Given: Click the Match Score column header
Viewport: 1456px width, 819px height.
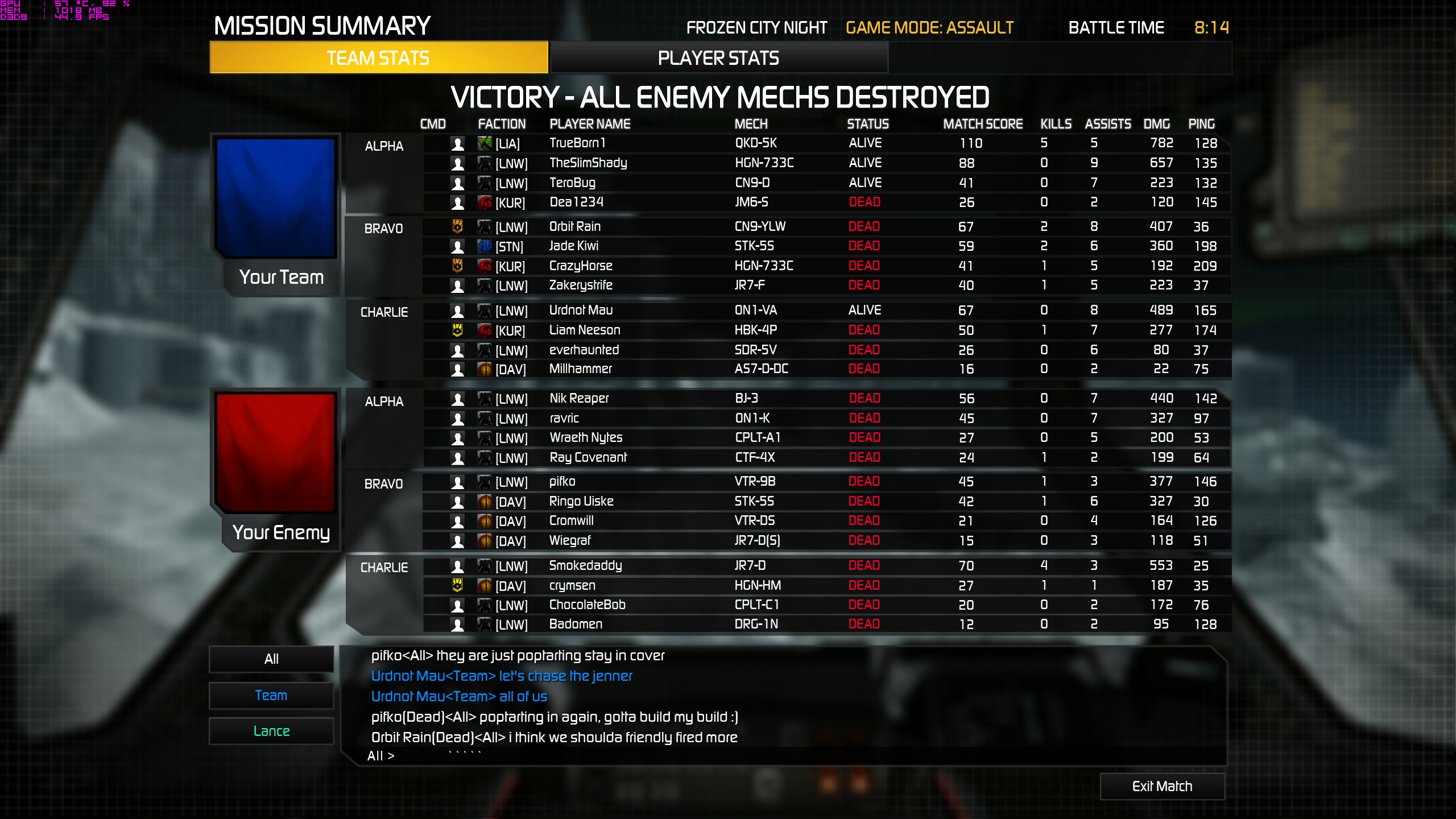Looking at the screenshot, I should (x=982, y=124).
